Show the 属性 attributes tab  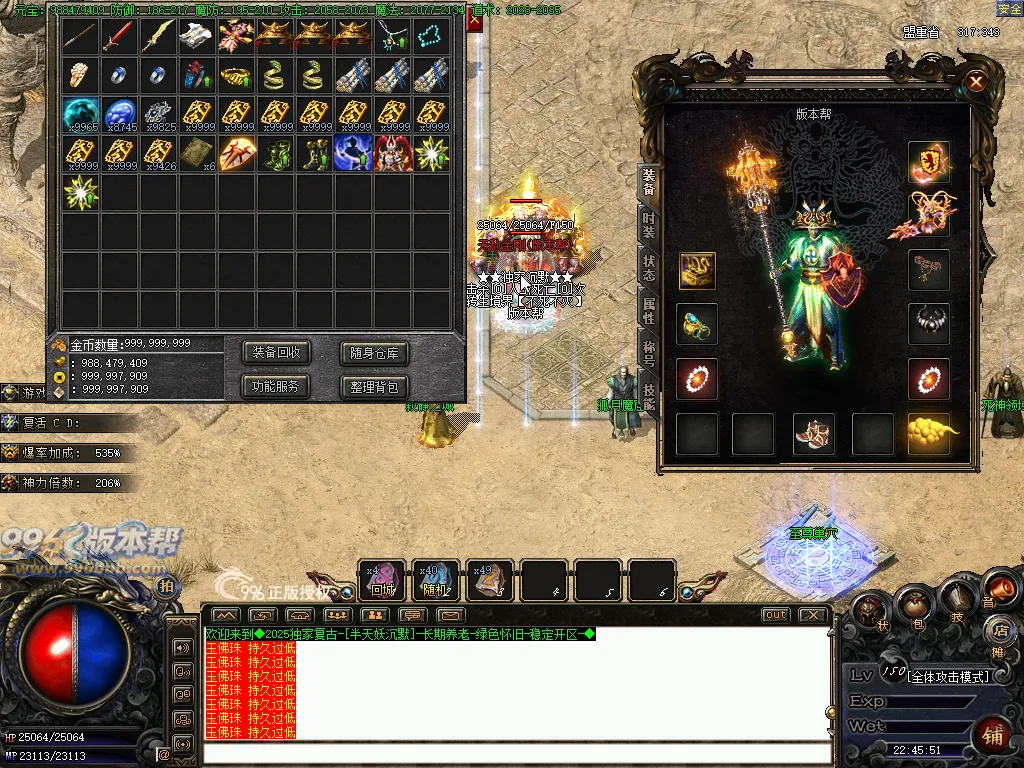click(x=648, y=312)
